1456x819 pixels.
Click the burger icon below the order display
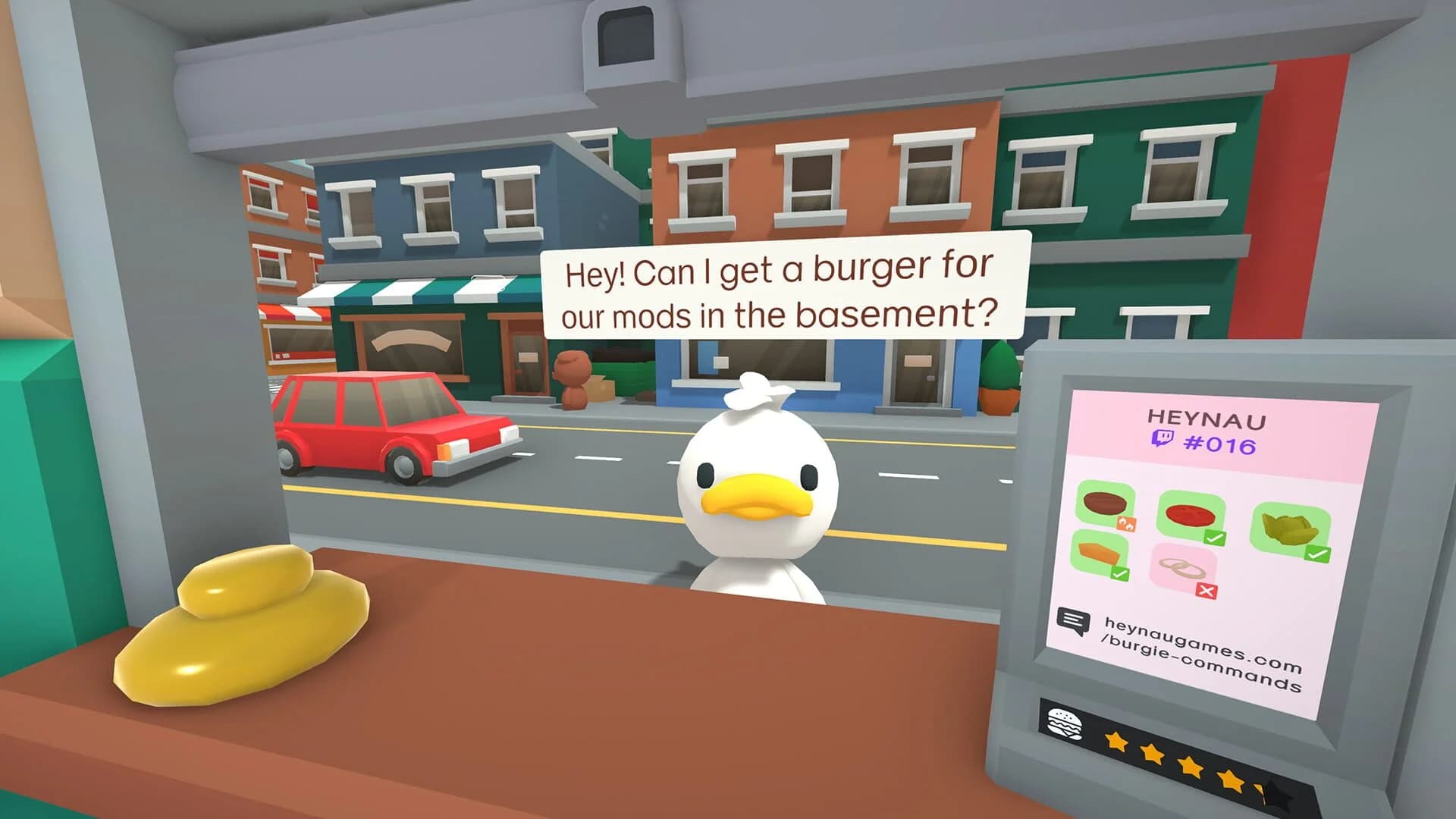[1064, 722]
